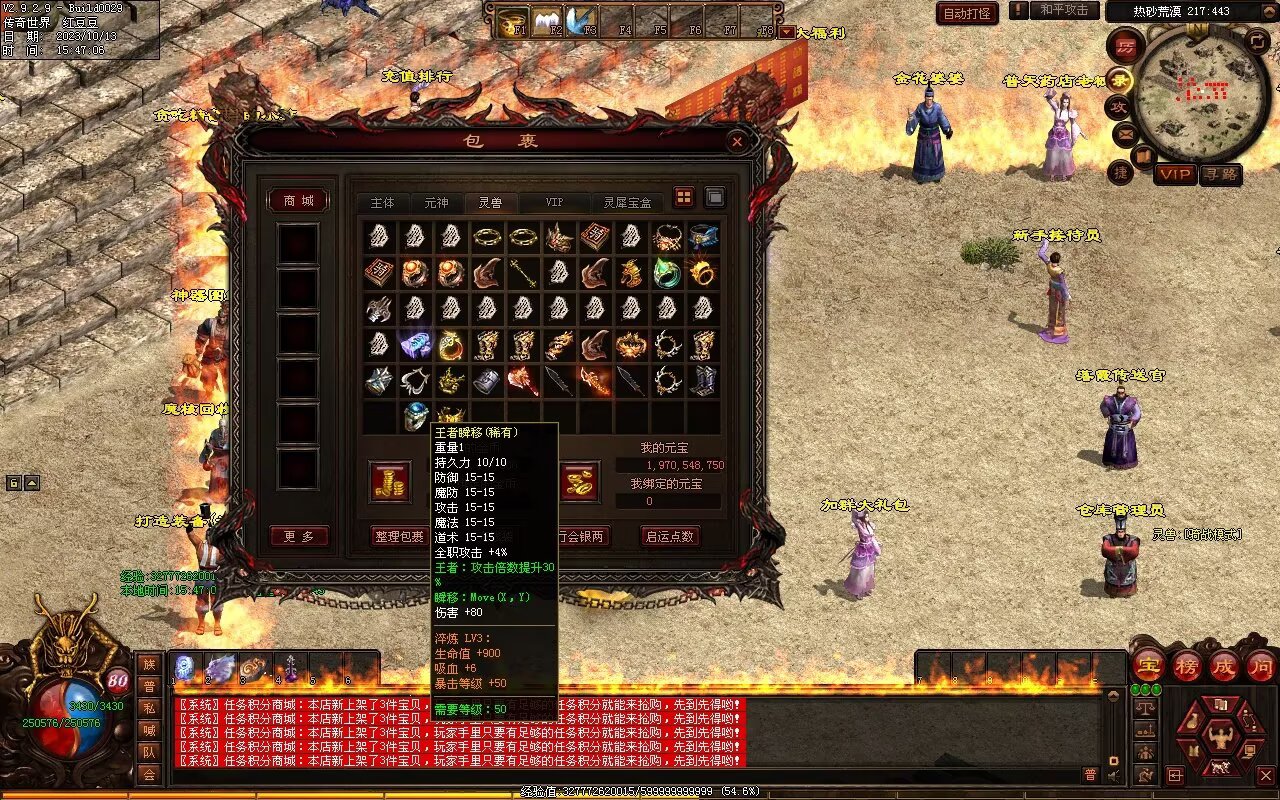Switch to 队 team chat channel
Viewport: 1280px width, 800px height.
(149, 752)
